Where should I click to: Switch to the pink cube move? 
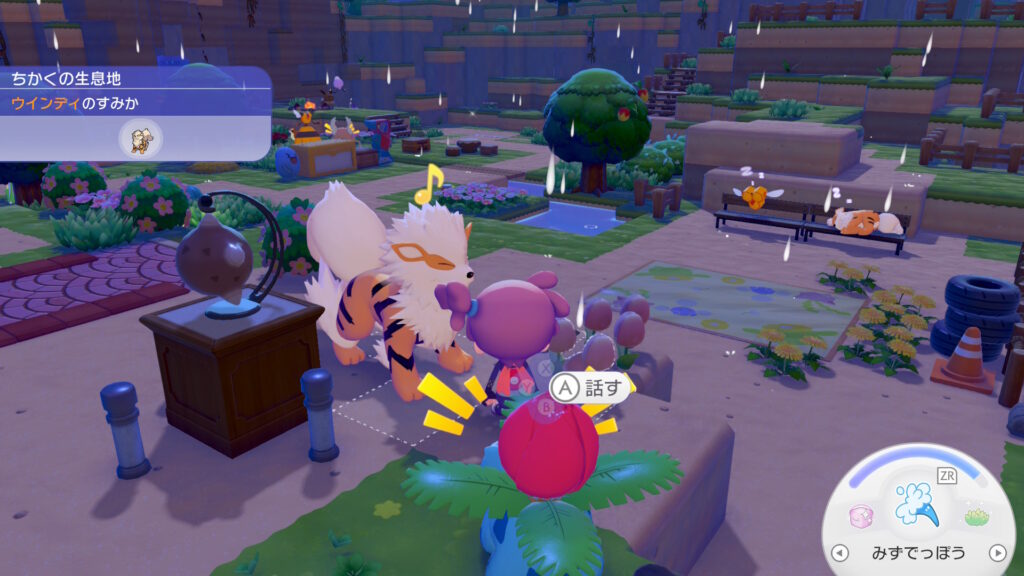pos(859,516)
